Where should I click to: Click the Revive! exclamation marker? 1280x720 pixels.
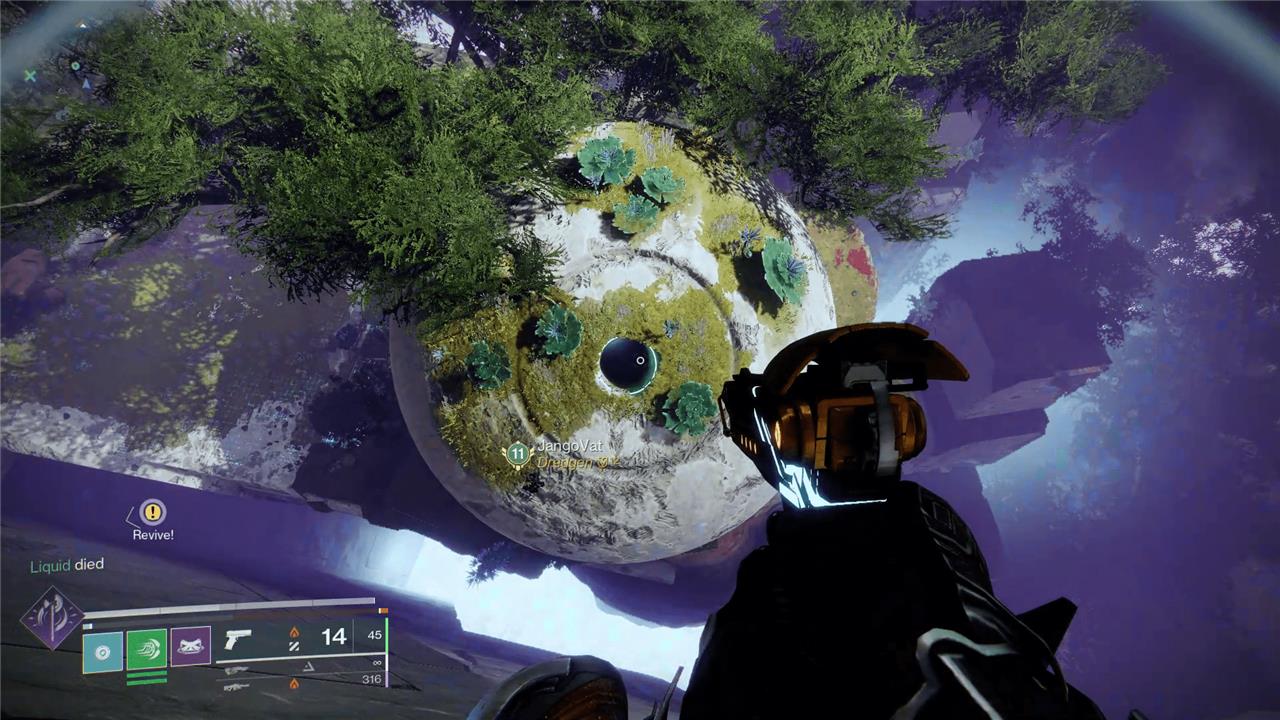coord(152,512)
